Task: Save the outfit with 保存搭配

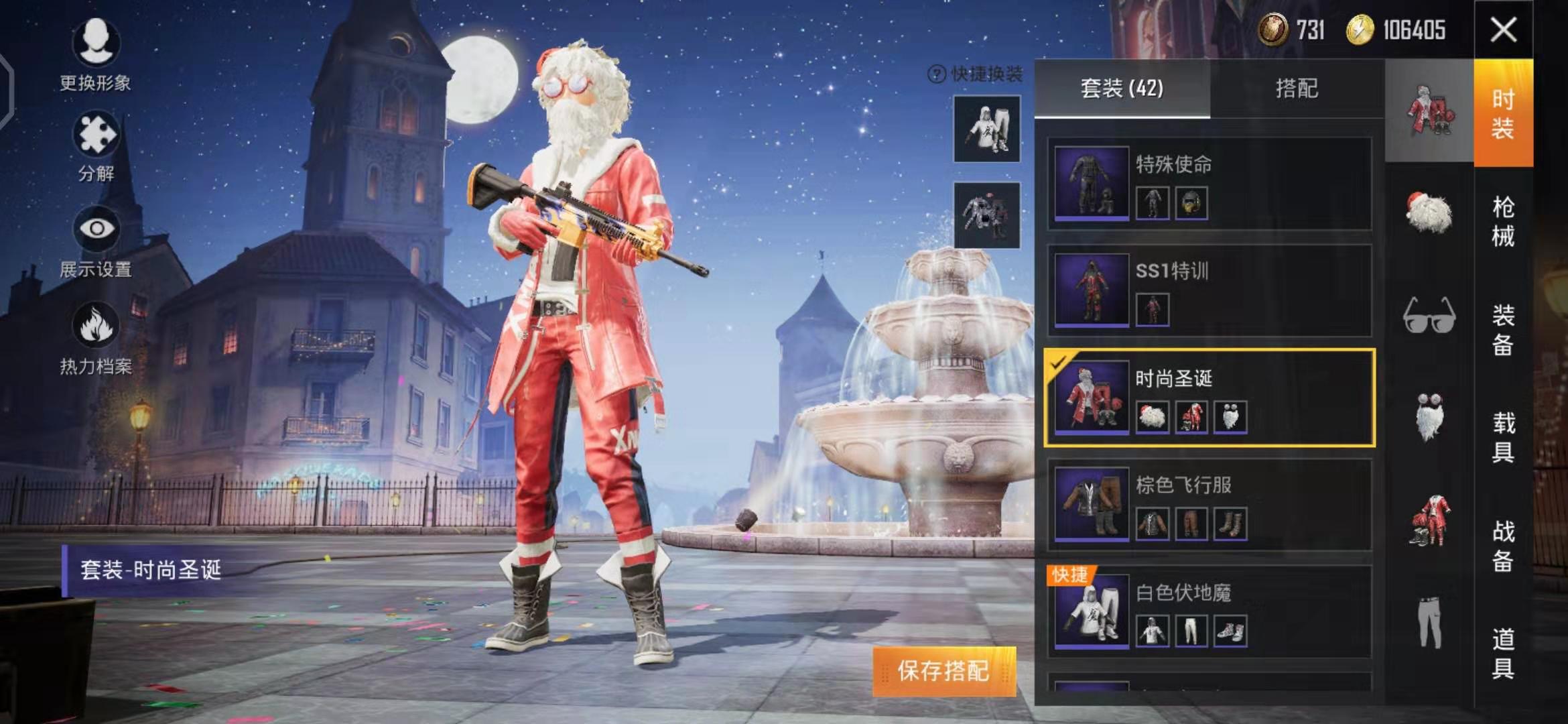Action: (943, 670)
